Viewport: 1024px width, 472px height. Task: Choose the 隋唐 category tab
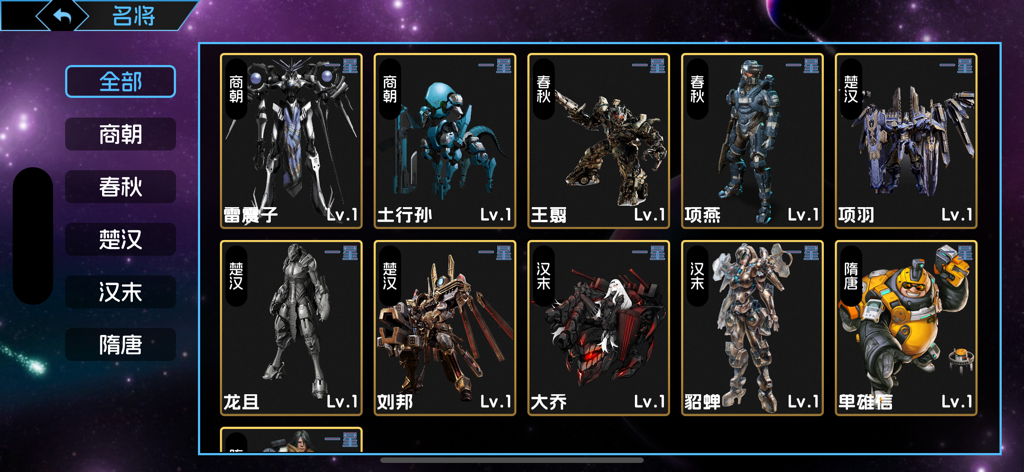click(x=120, y=345)
